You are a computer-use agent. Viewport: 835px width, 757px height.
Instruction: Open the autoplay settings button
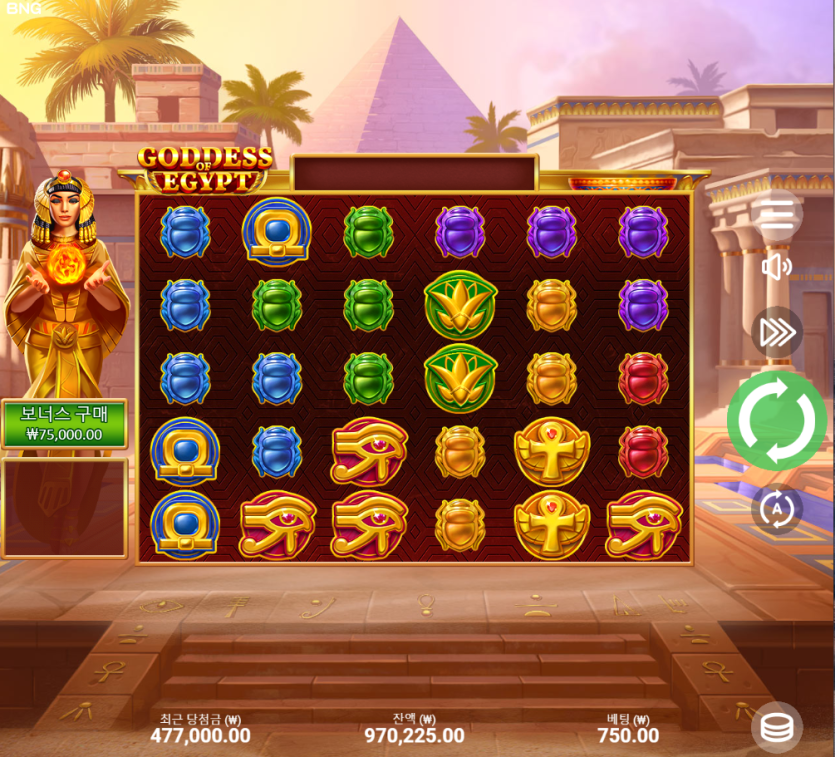click(777, 509)
